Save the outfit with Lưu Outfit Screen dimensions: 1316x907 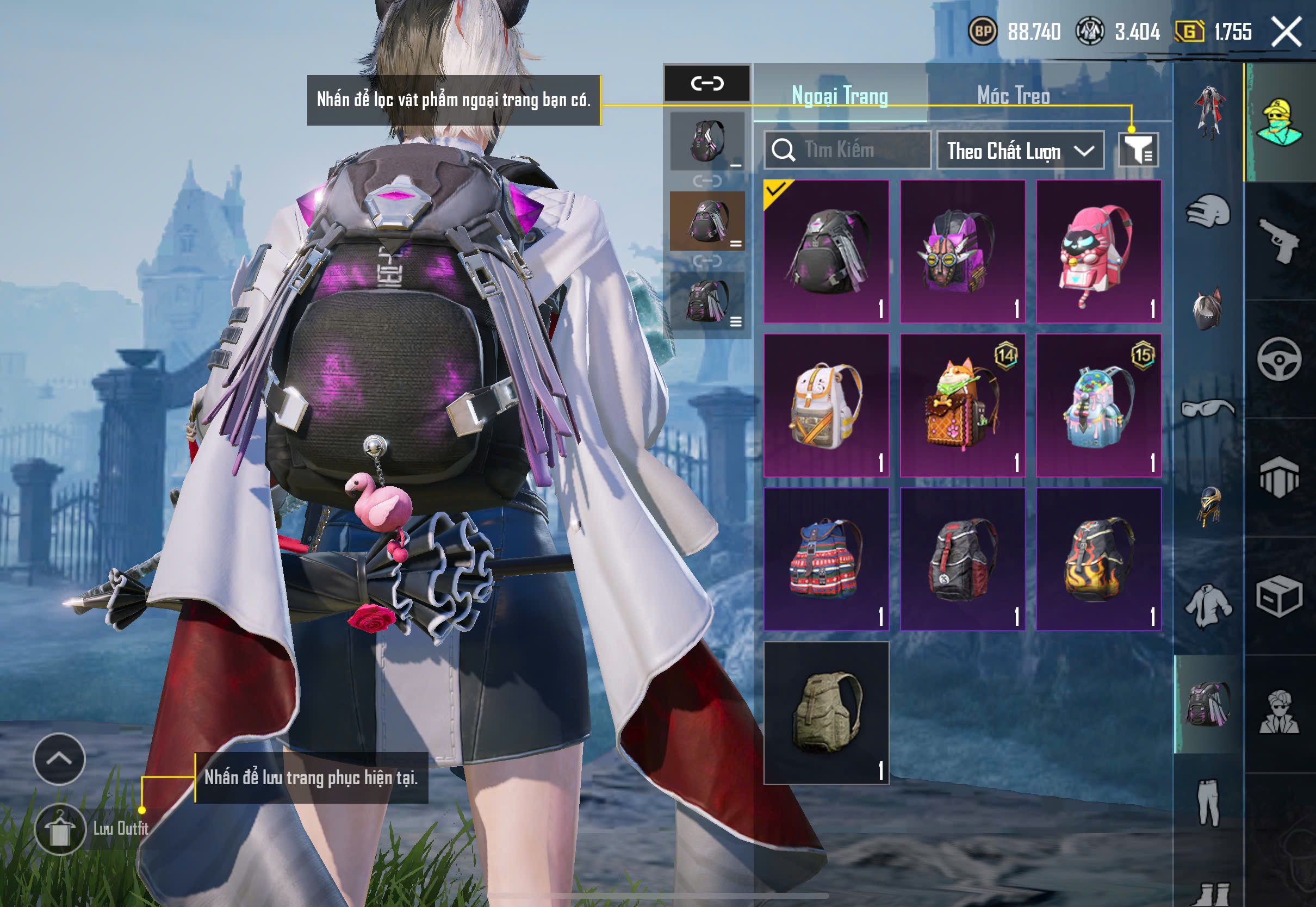tap(60, 829)
